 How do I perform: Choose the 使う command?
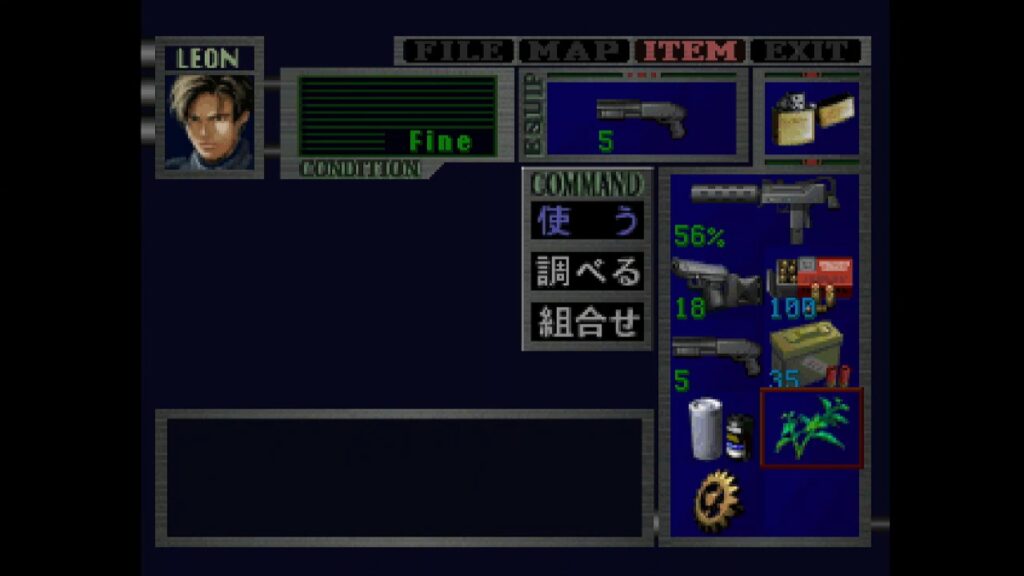[587, 222]
